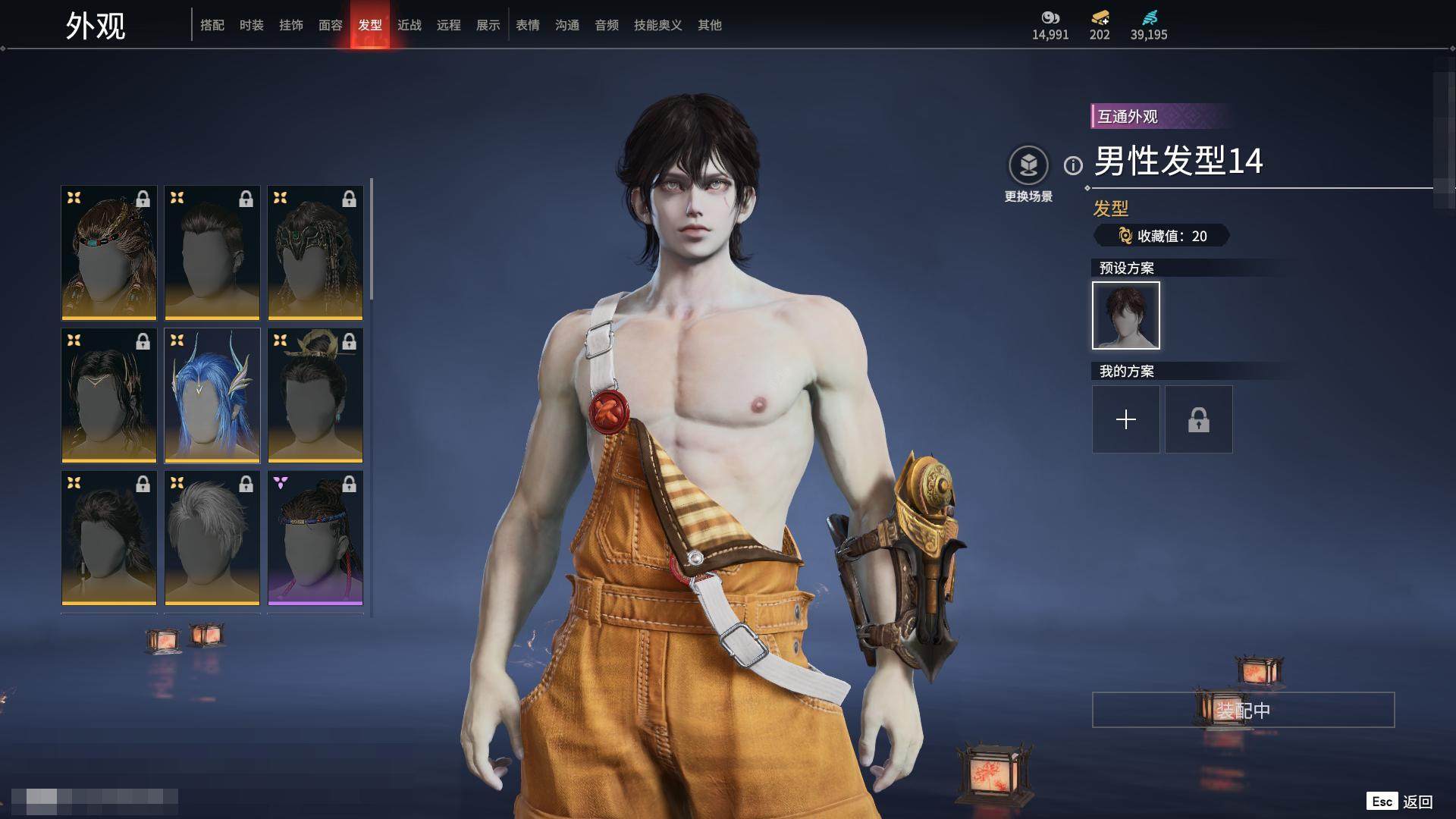Open the info icon beside 男性发型14

(1073, 165)
